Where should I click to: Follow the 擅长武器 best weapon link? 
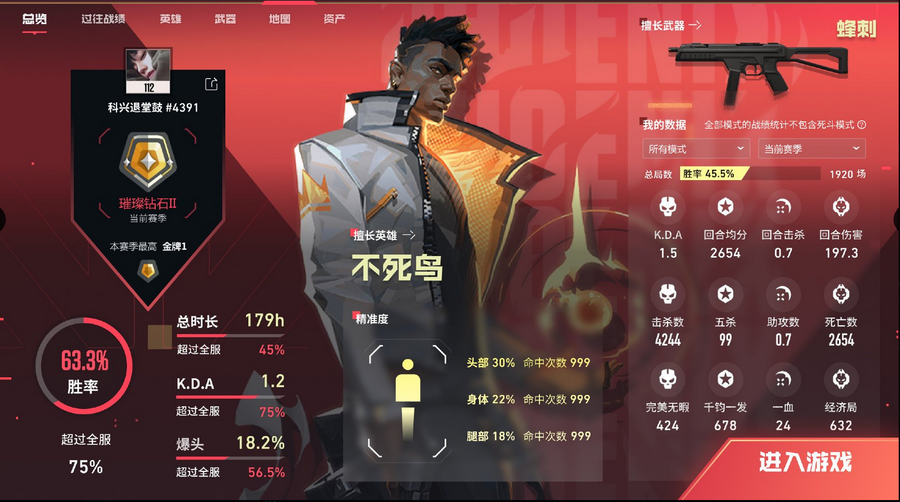[671, 25]
